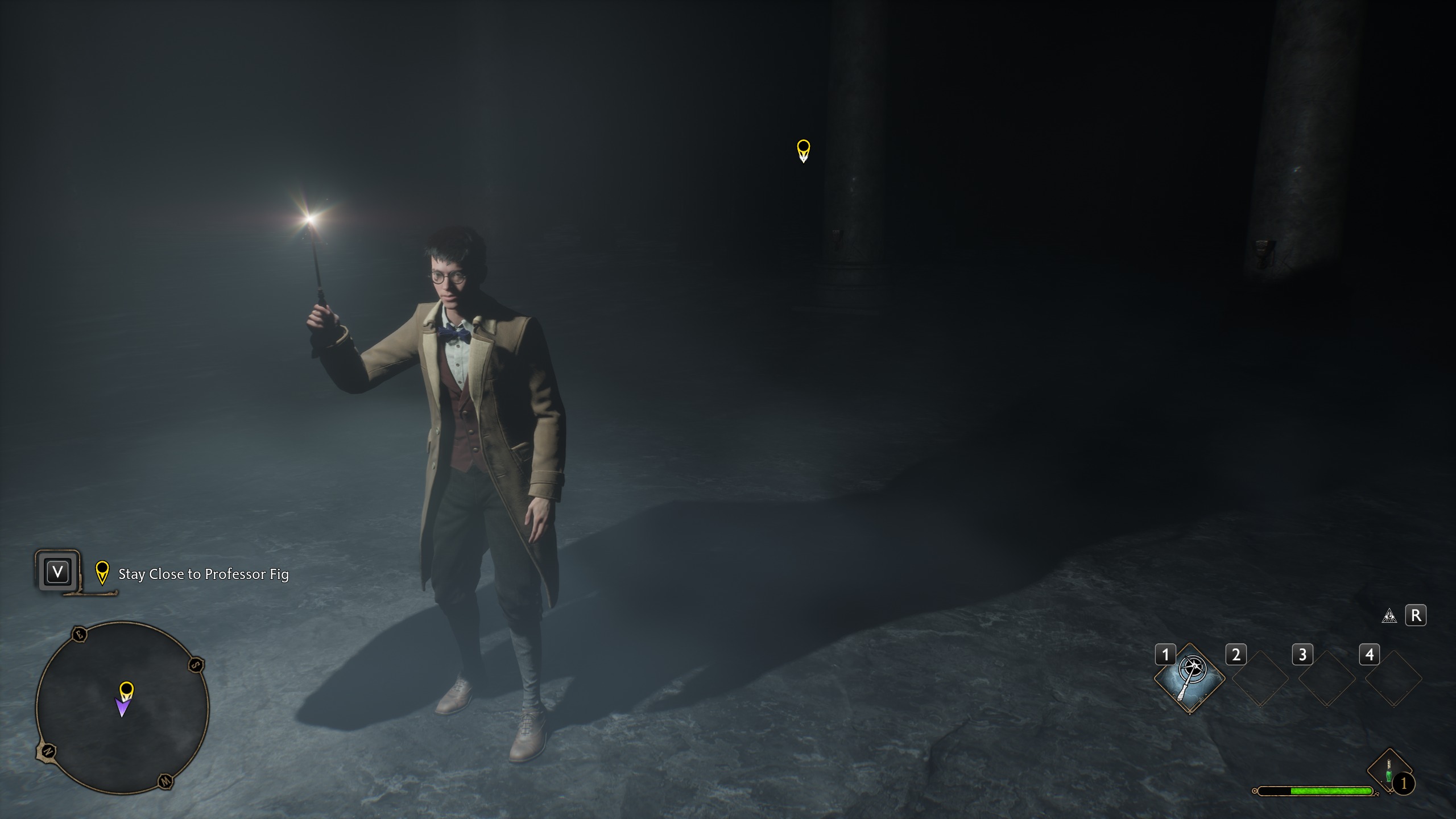The height and width of the screenshot is (819, 1456).
Task: Click the yellow quest marker on the minimap
Action: pos(126,690)
